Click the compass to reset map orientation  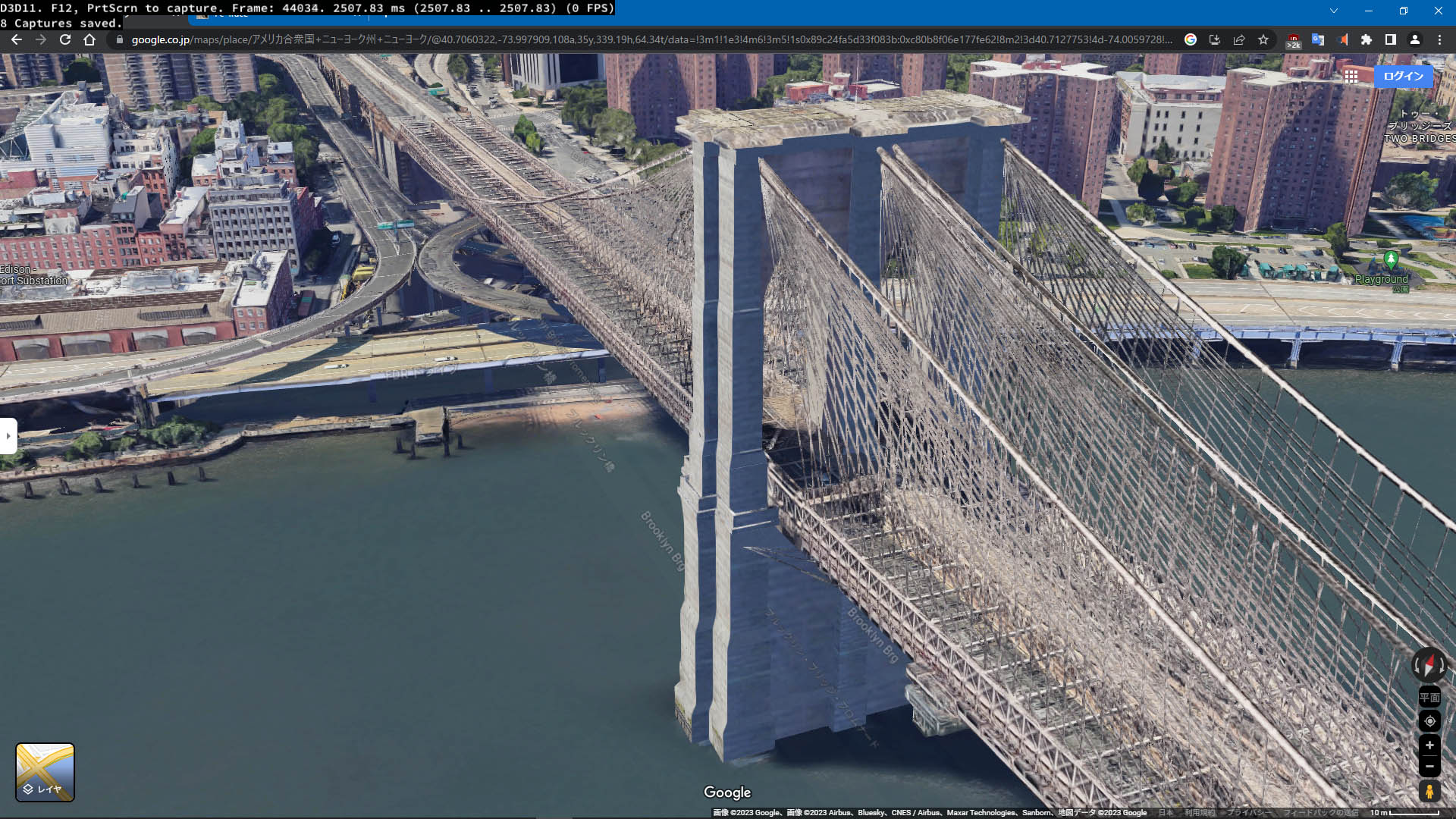point(1429,666)
